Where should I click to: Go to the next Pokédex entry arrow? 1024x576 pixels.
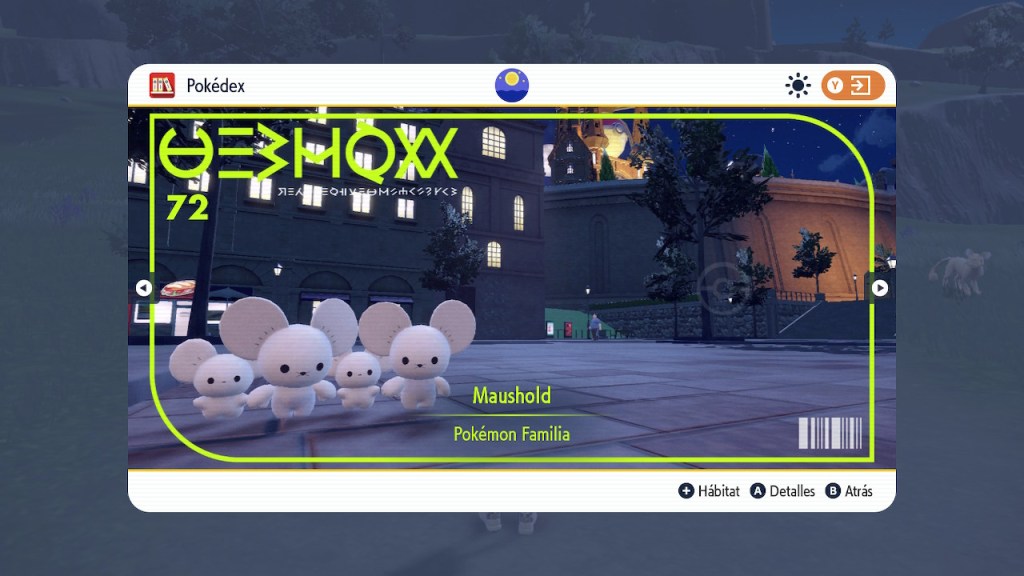point(879,288)
